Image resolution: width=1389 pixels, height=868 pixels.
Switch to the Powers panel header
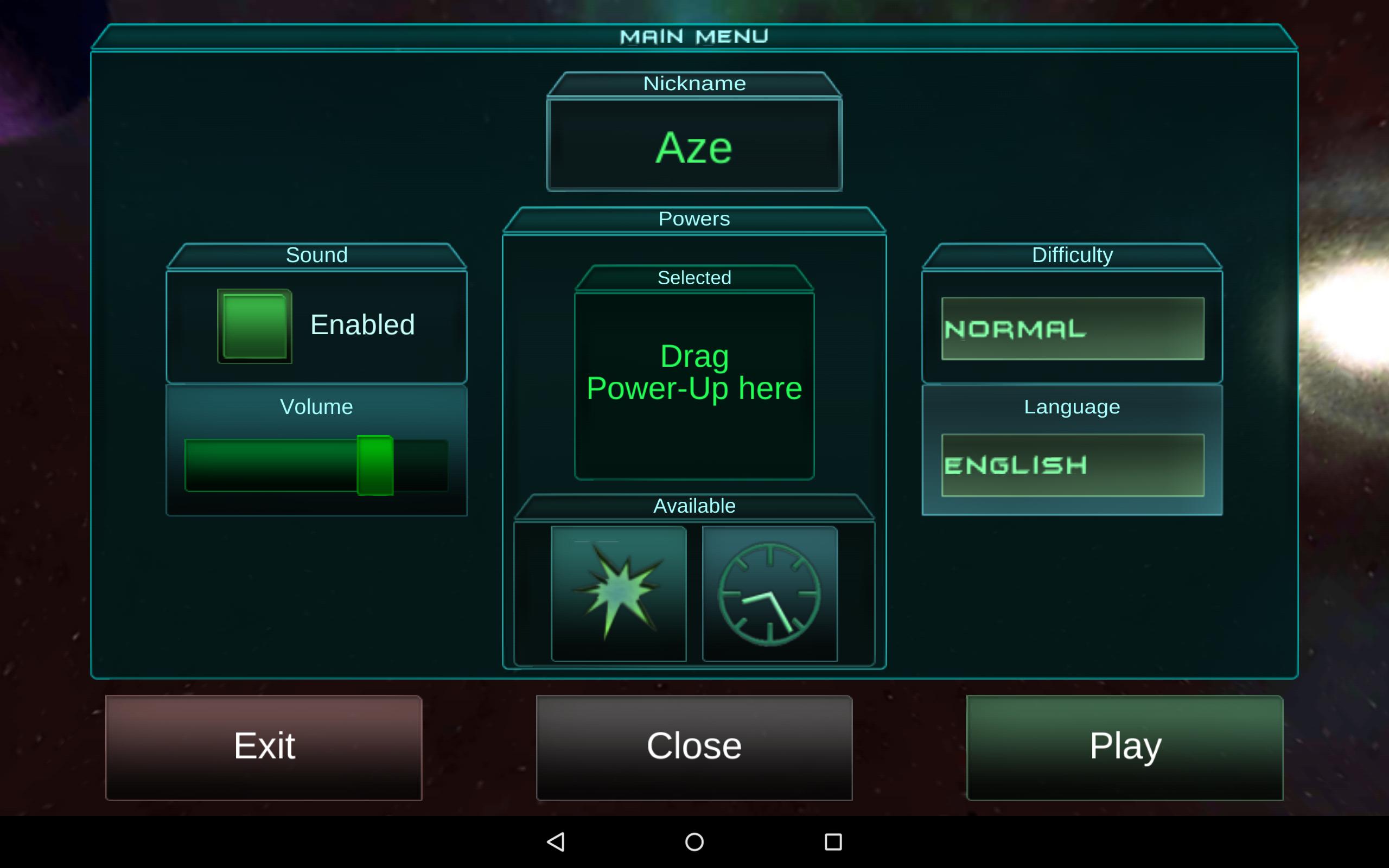tap(694, 218)
